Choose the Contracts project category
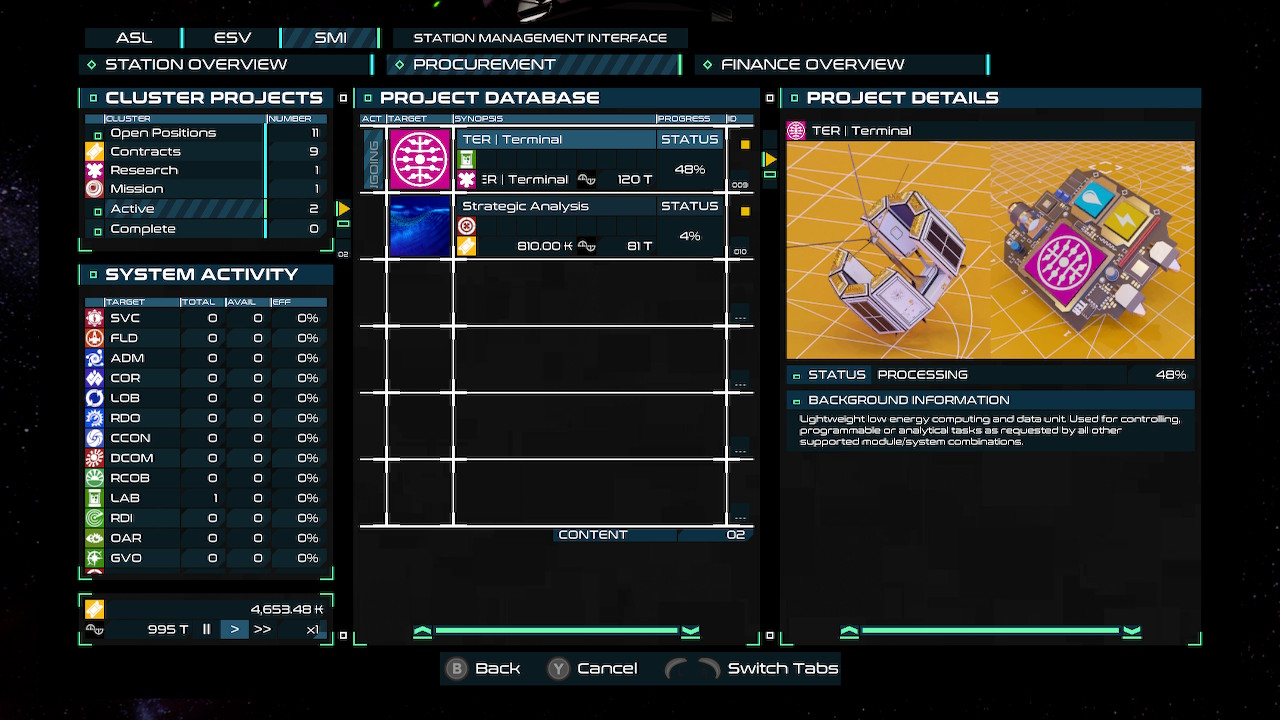Viewport: 1280px width, 720px height. tap(145, 151)
